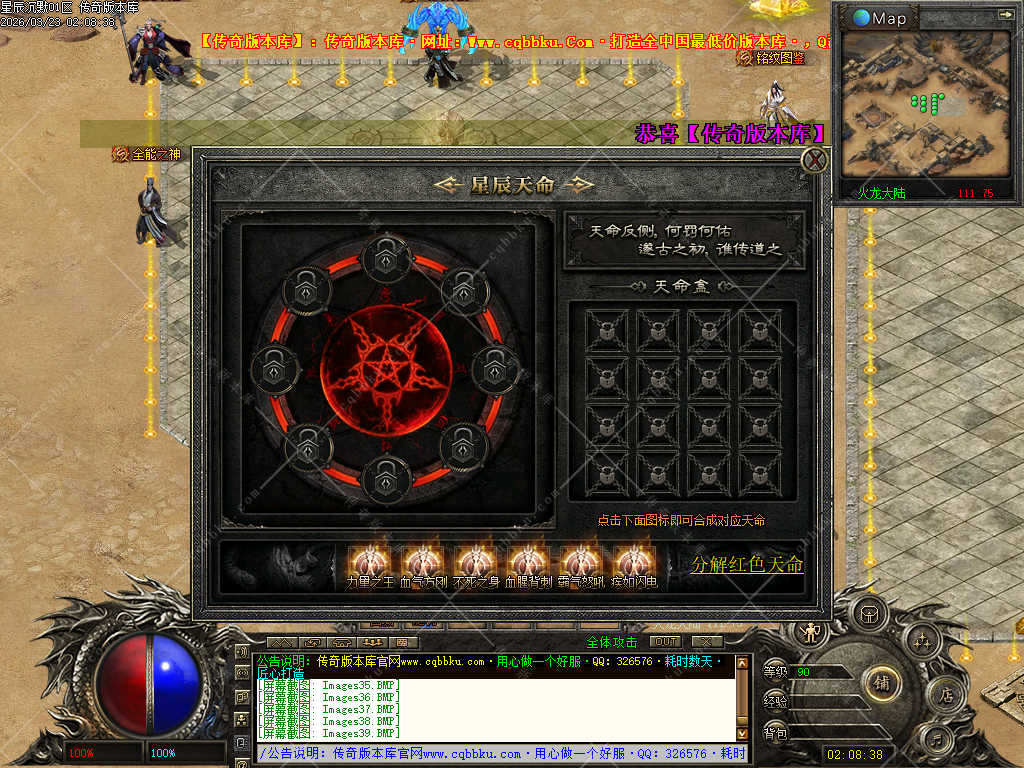Close the 星辰天命 panel
Image resolution: width=1024 pixels, height=768 pixels.
pos(816,160)
